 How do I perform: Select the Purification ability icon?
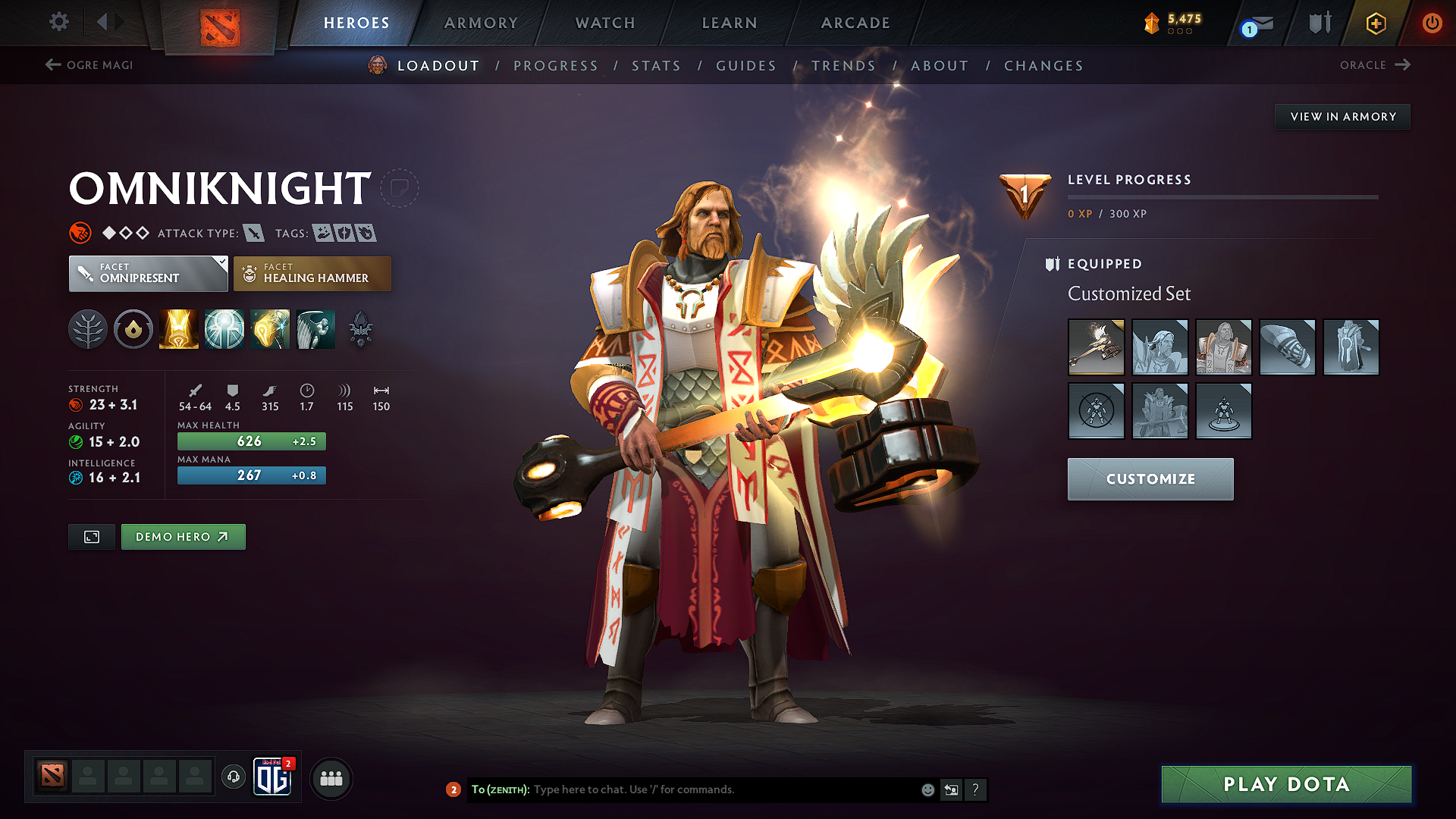coord(178,328)
